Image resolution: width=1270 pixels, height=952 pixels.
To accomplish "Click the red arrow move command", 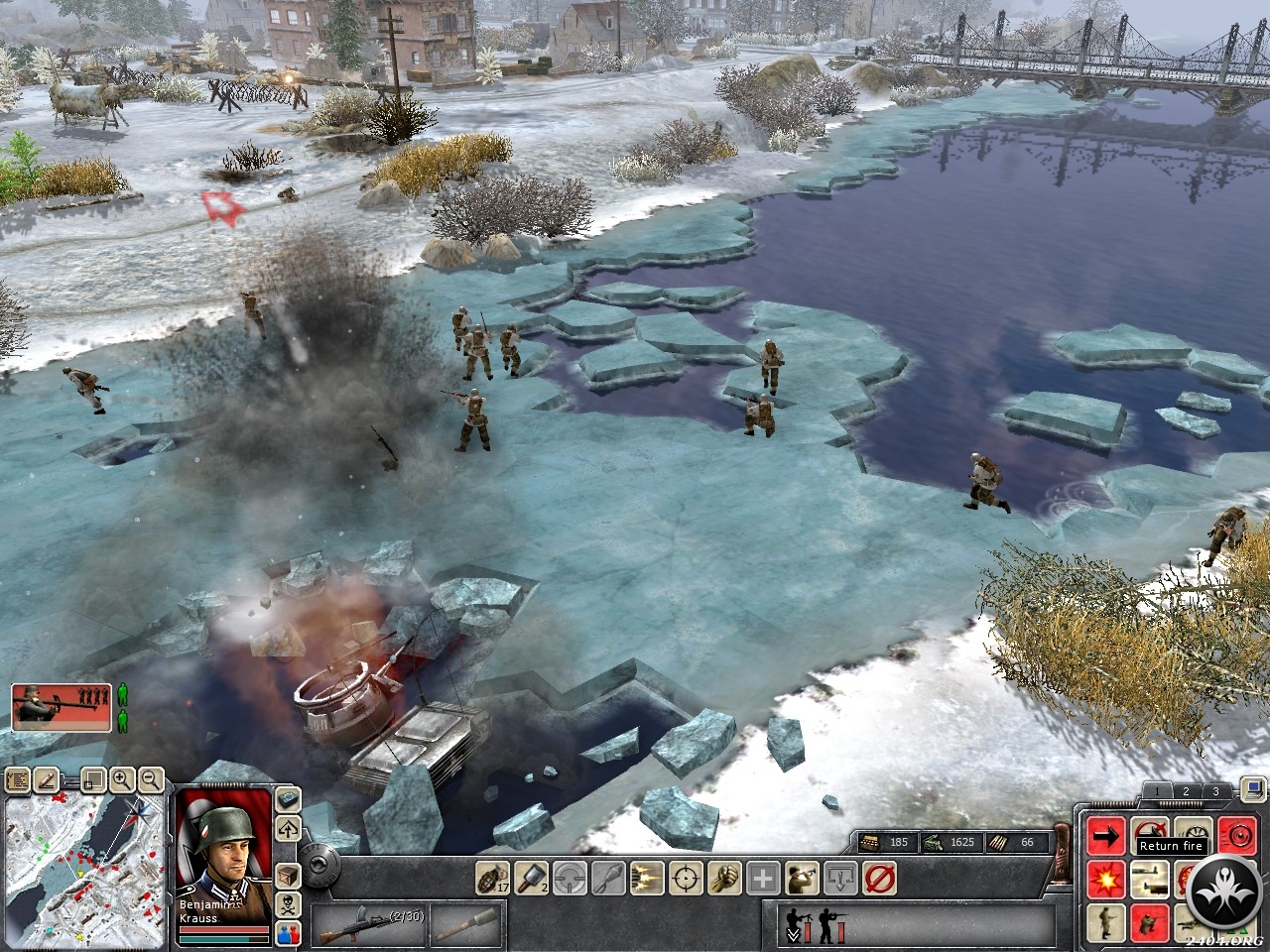I will (x=1105, y=836).
